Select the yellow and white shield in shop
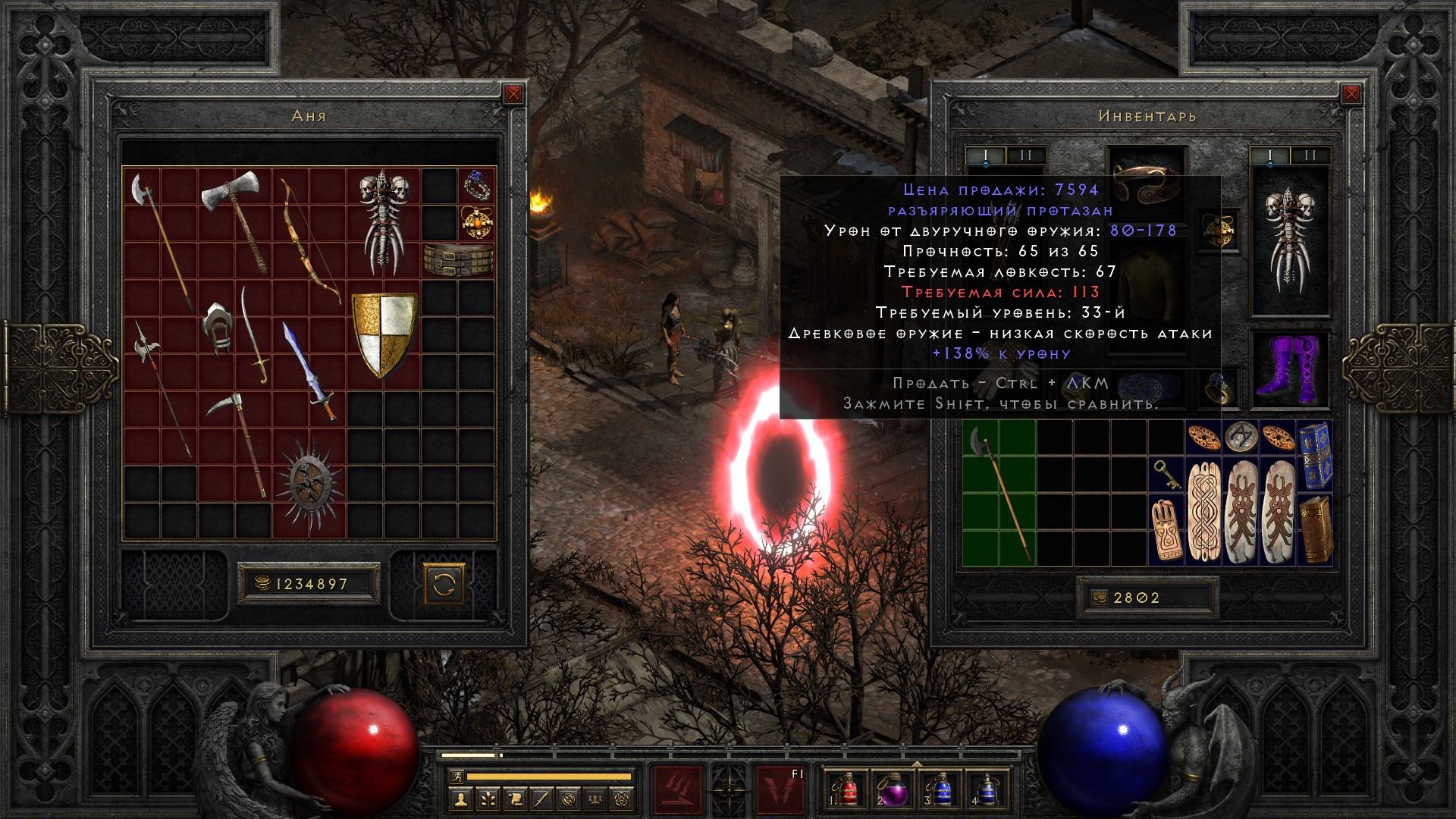The image size is (1456, 819). pyautogui.click(x=384, y=334)
